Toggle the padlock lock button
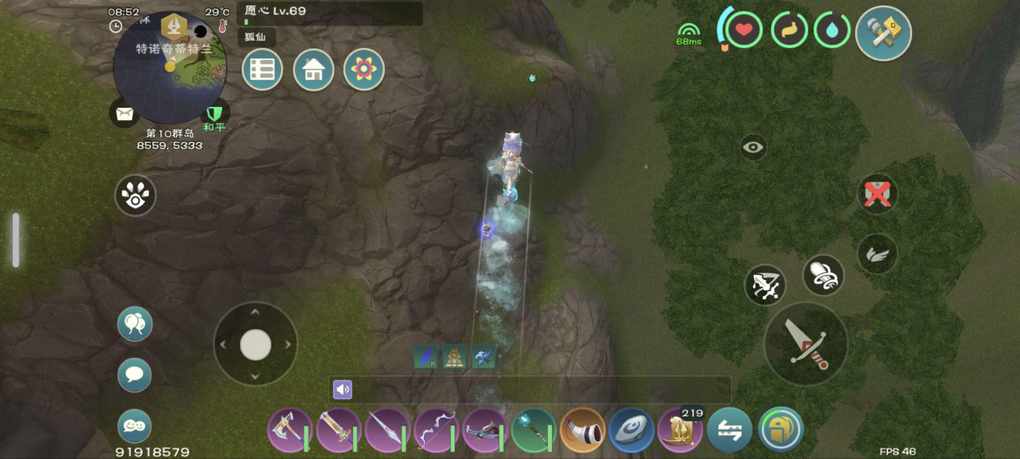This screenshot has height=459, width=1020. (780, 431)
